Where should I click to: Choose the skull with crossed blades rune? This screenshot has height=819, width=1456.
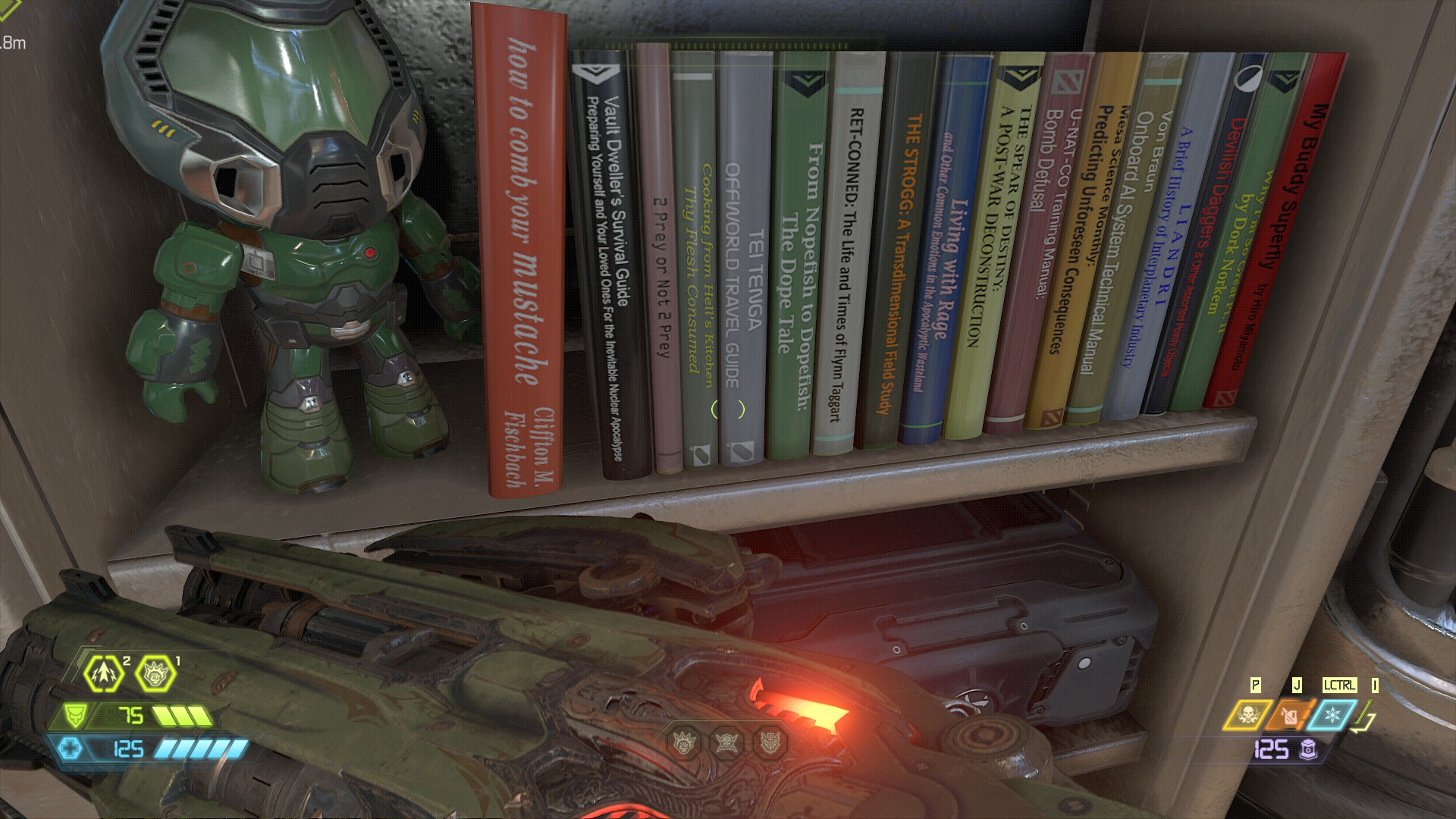coord(728,741)
